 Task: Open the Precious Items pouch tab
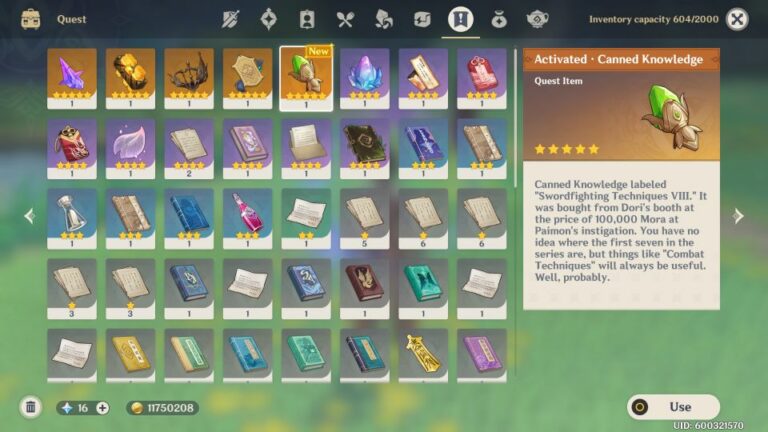[x=498, y=19]
